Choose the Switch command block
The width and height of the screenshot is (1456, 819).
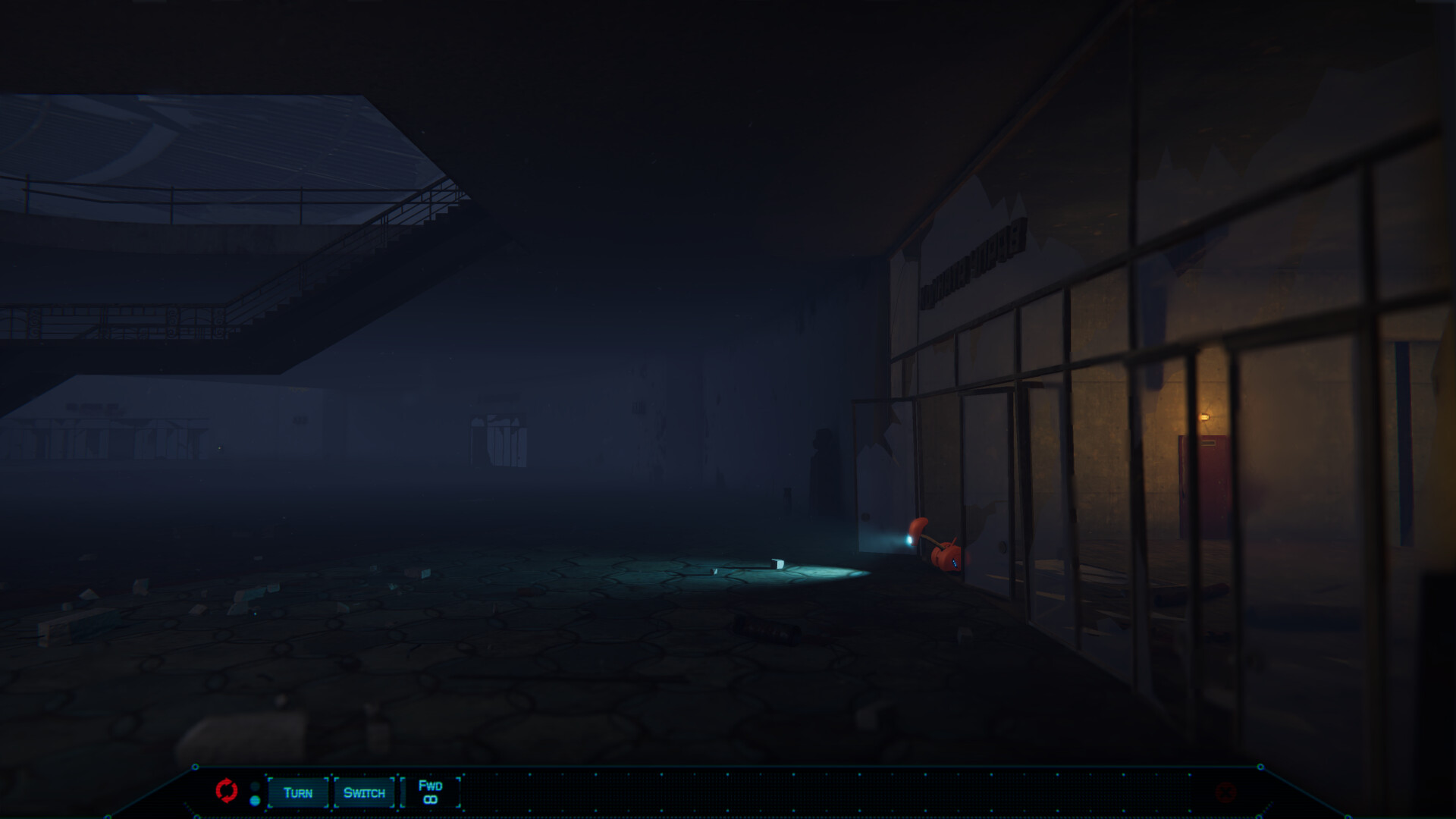tap(364, 792)
